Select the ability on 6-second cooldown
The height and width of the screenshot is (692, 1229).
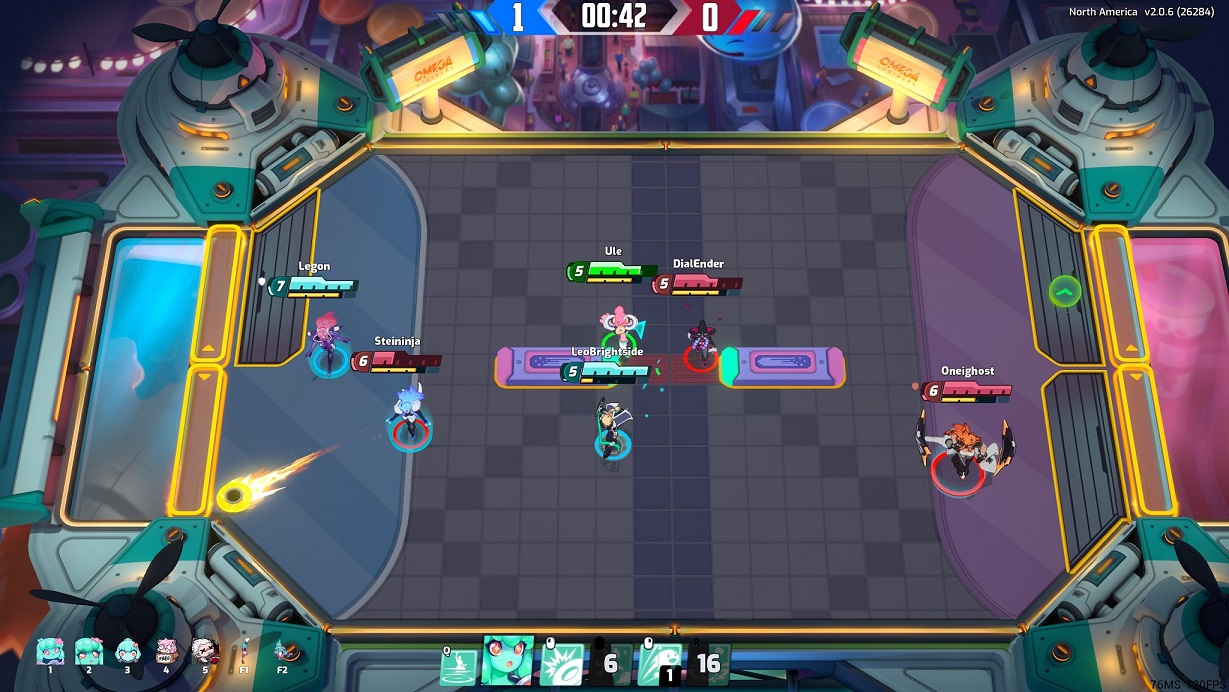pyautogui.click(x=608, y=664)
